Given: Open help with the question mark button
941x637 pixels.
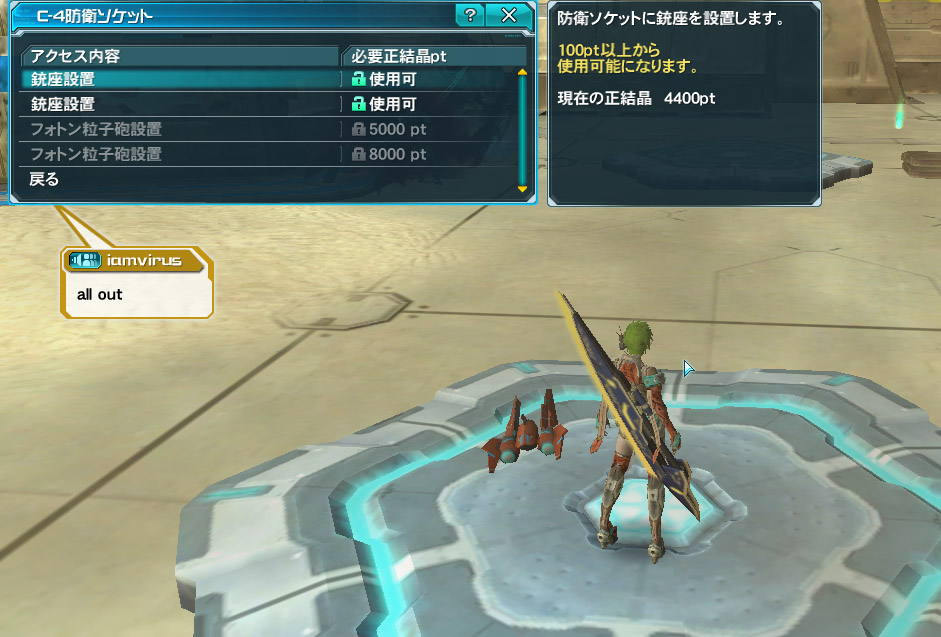Looking at the screenshot, I should click(x=470, y=15).
